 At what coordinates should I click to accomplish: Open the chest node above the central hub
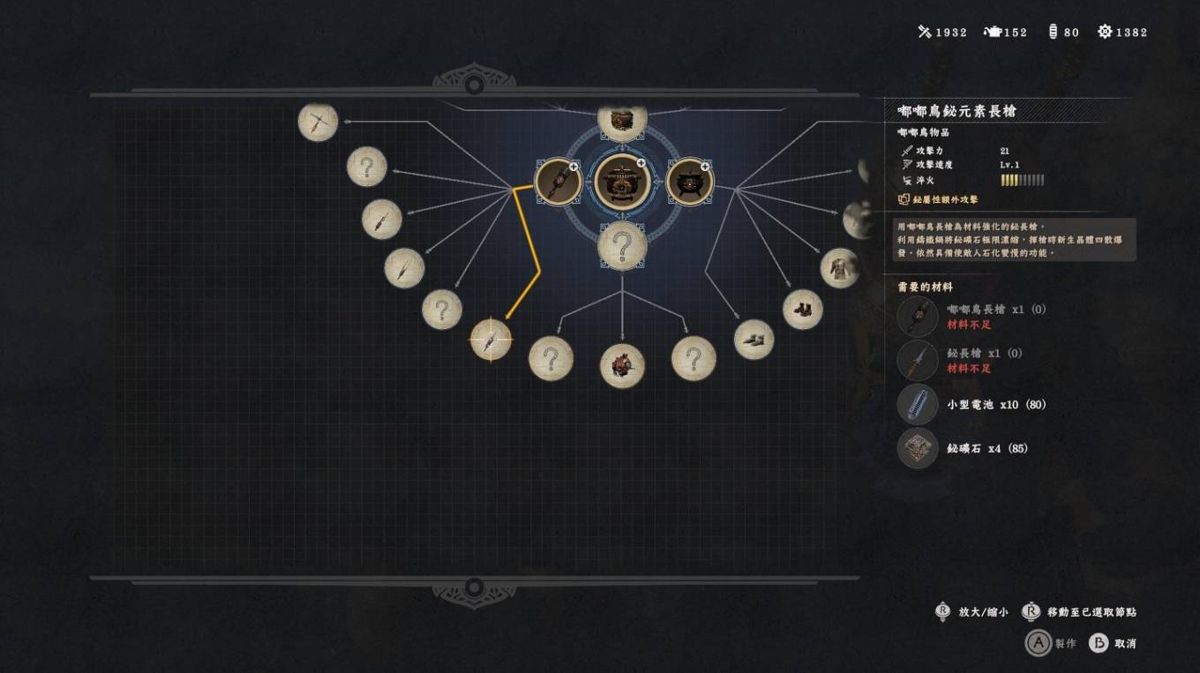[x=622, y=119]
